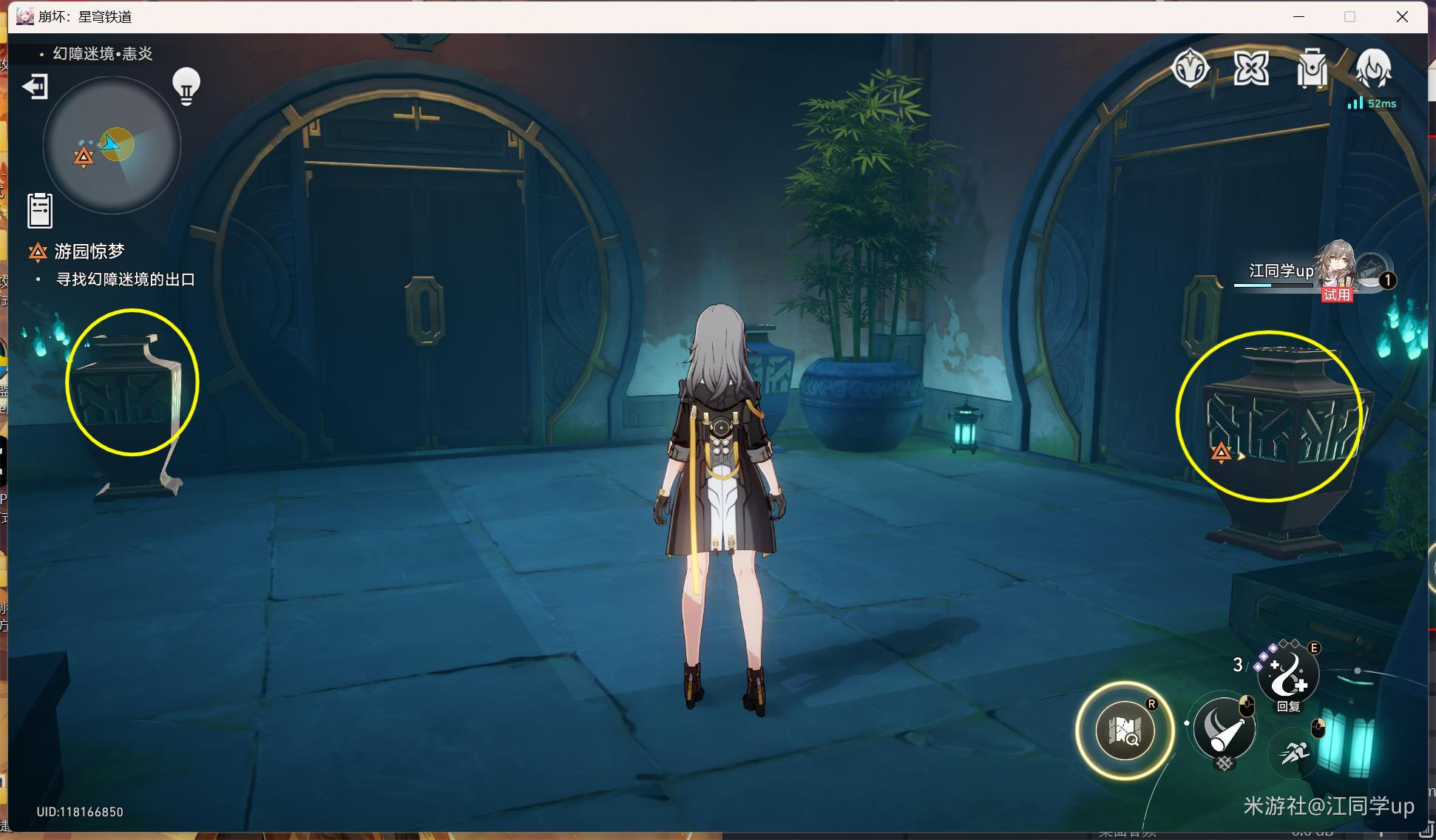Select the 游园惊梦 quest tracker
This screenshot has height=840, width=1436.
89,251
